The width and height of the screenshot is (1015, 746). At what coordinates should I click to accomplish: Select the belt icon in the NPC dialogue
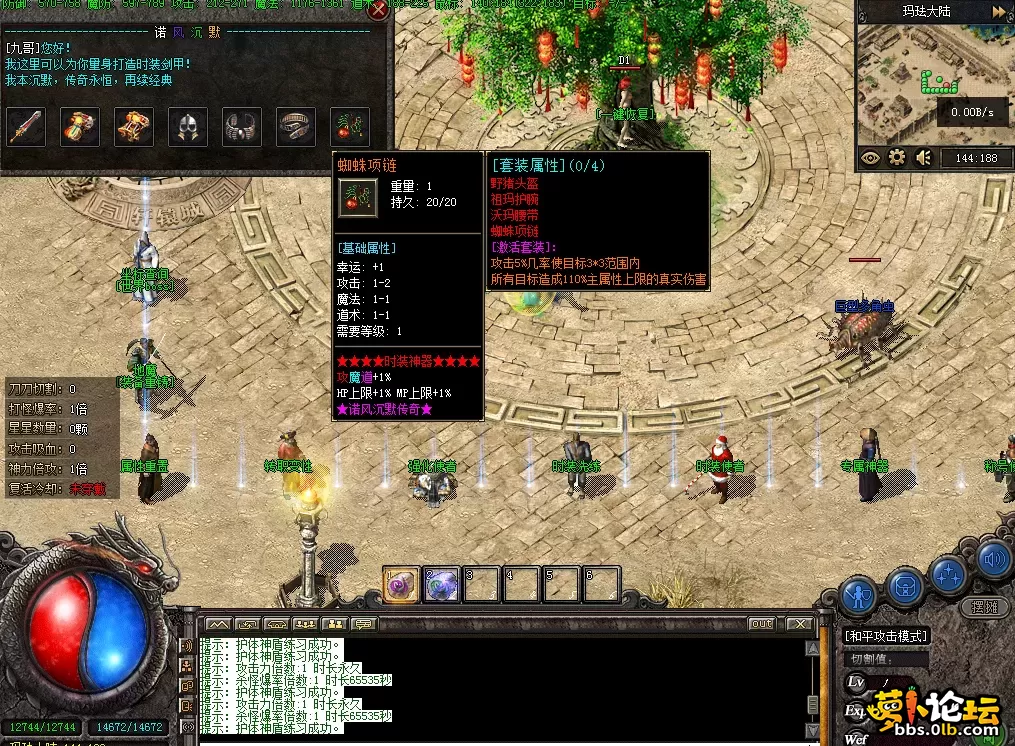pyautogui.click(x=296, y=127)
